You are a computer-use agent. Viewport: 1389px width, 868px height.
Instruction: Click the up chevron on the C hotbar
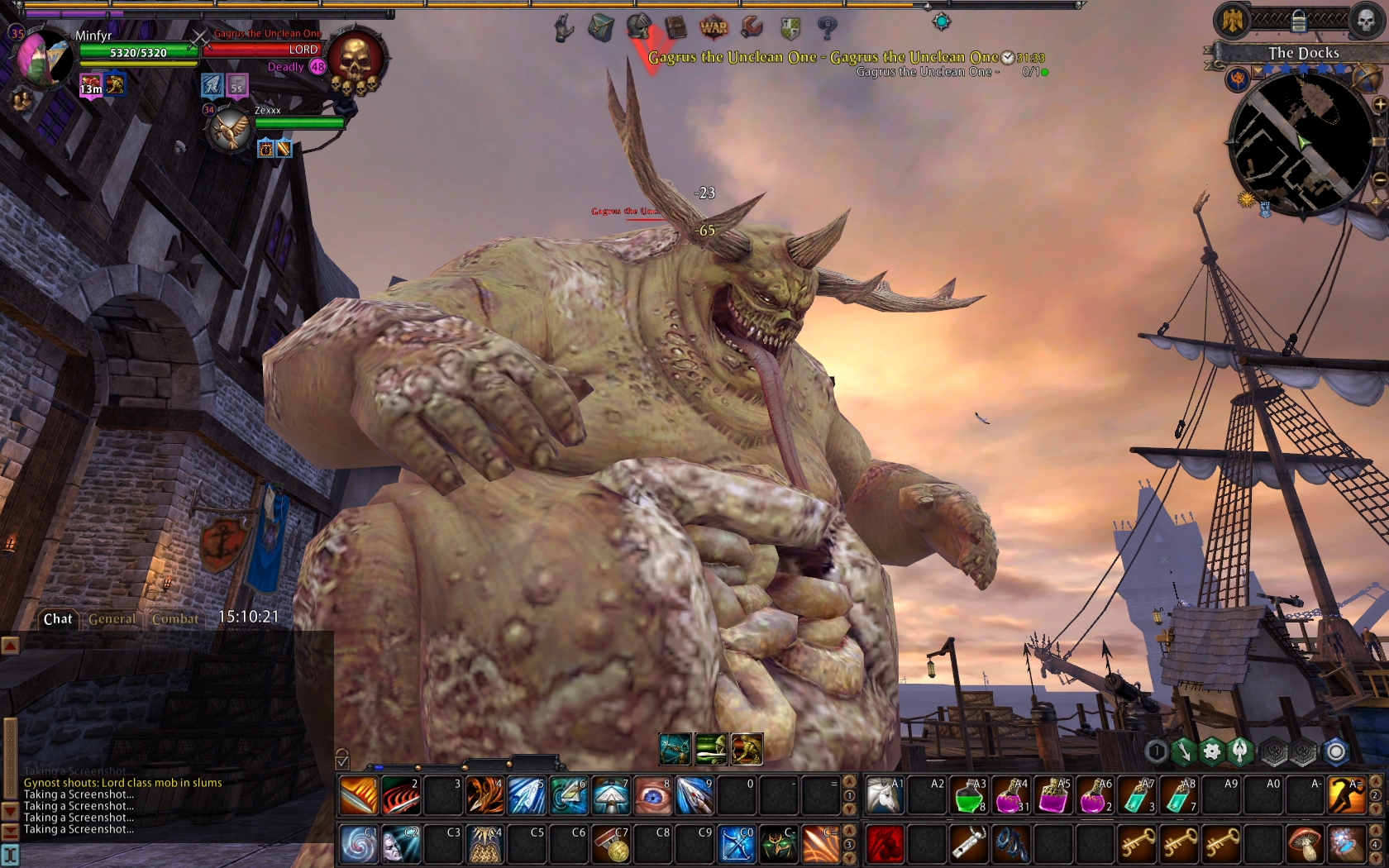pyautogui.click(x=847, y=832)
